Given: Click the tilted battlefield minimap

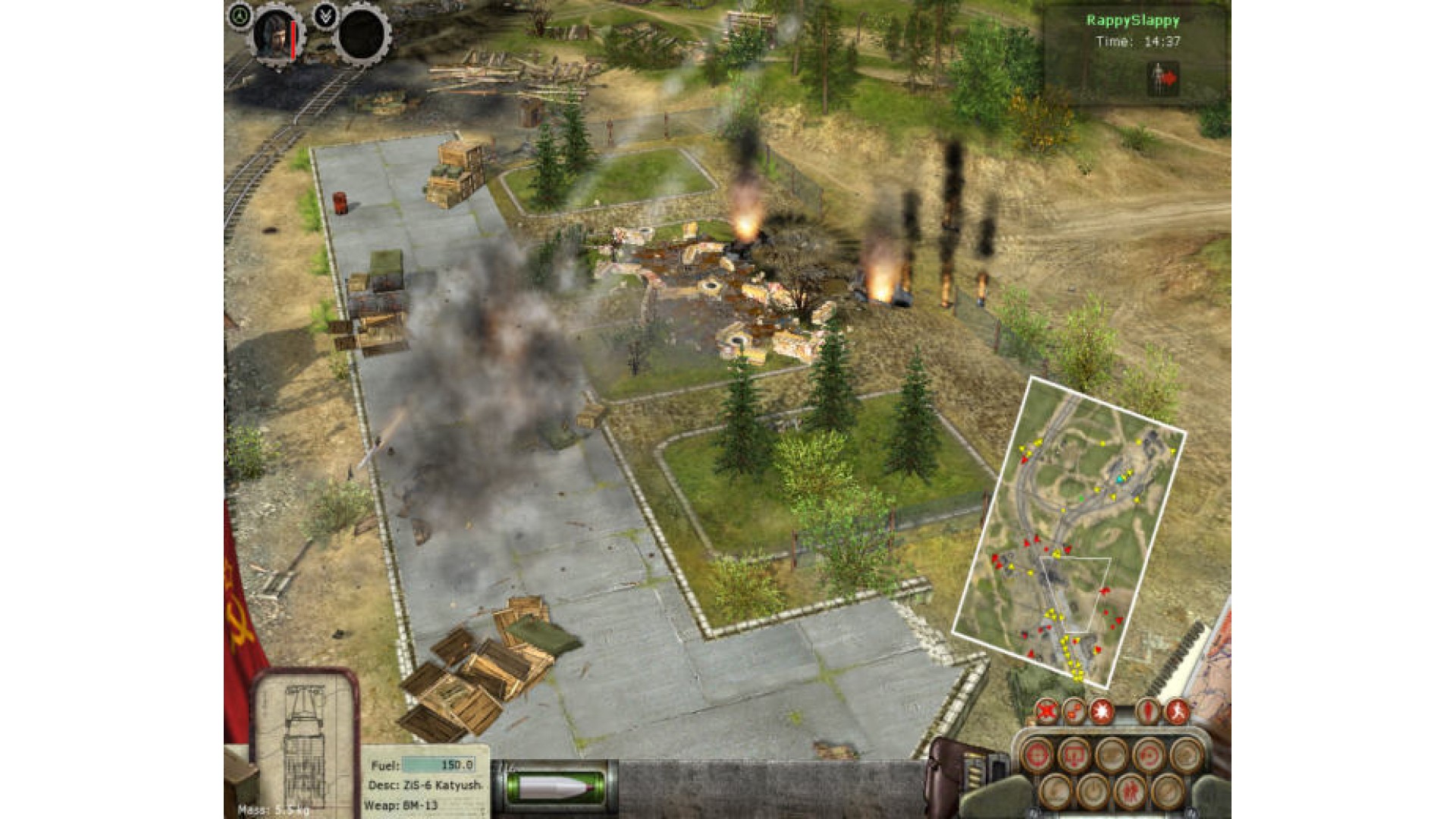Looking at the screenshot, I should pos(1068,531).
